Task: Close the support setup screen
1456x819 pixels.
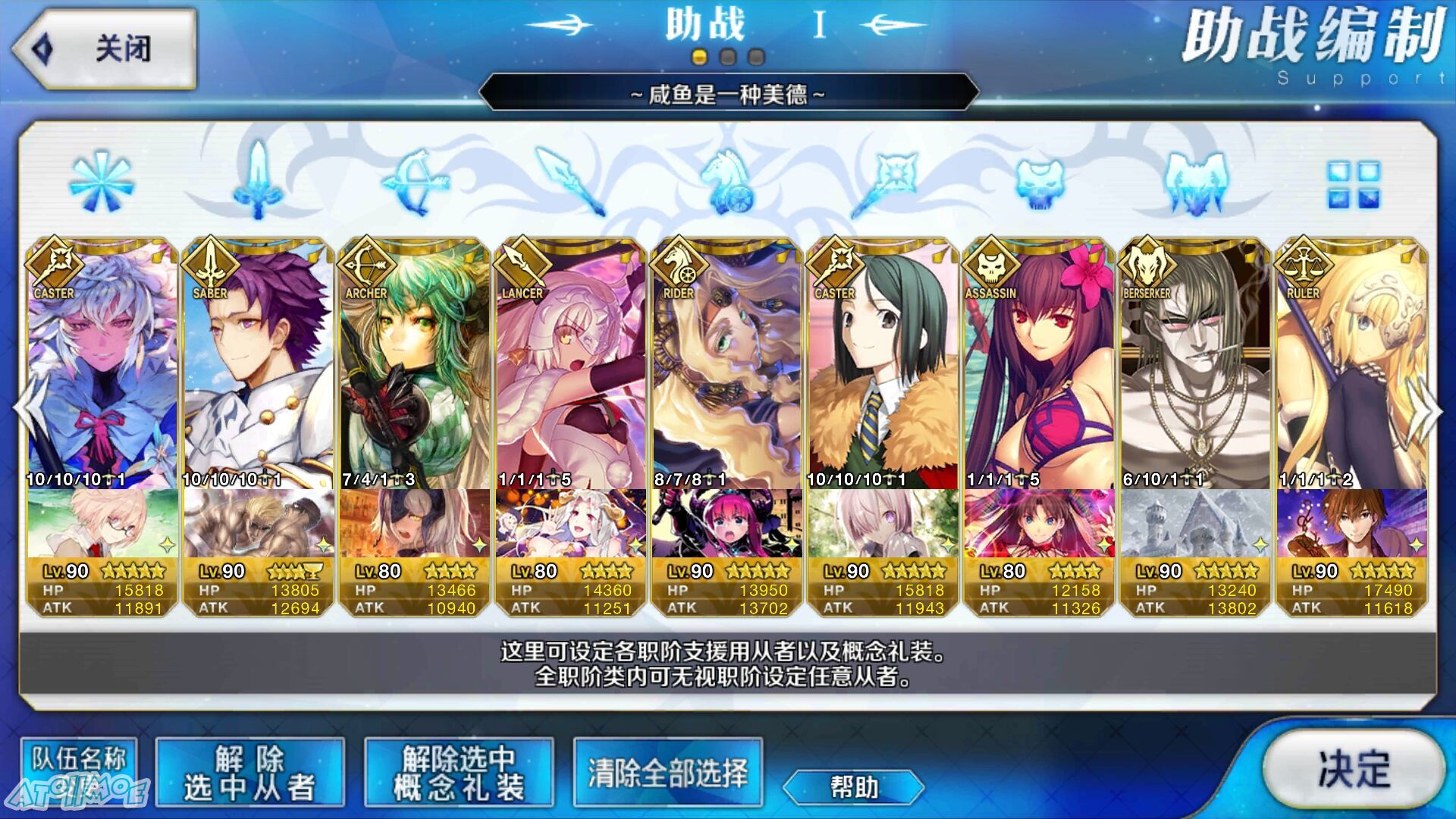Action: [x=105, y=49]
